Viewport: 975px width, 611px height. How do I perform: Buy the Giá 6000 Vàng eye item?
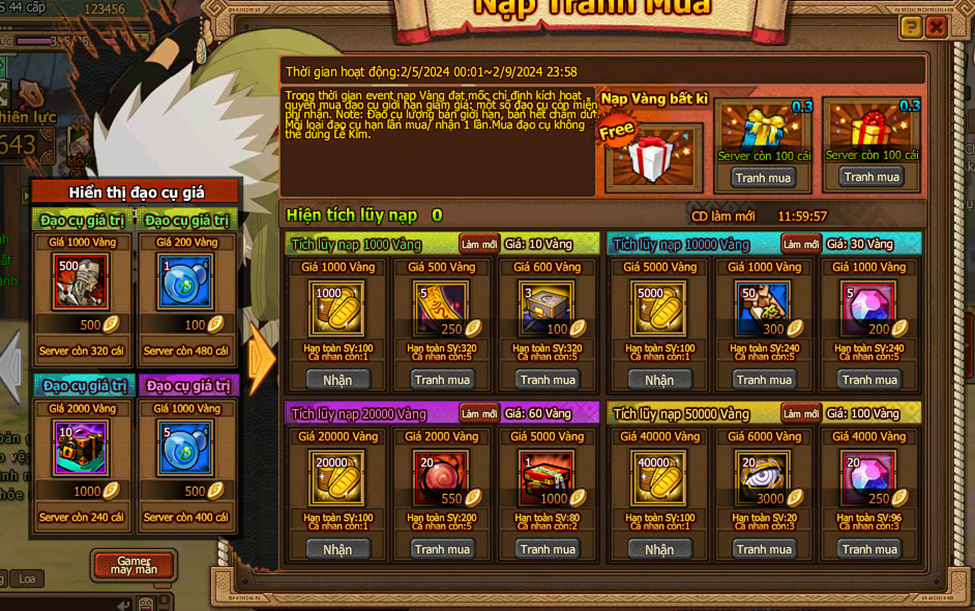point(764,549)
